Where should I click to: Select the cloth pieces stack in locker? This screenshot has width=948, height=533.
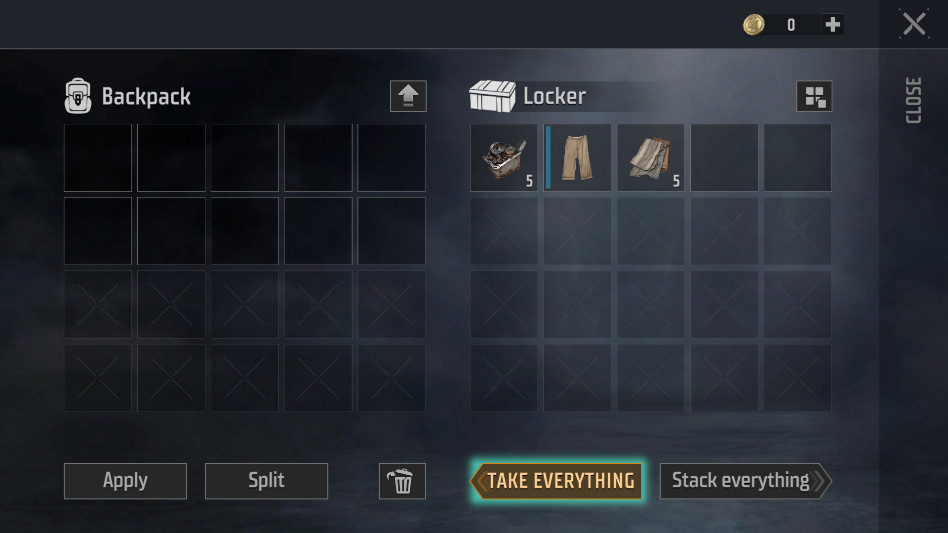[x=651, y=158]
